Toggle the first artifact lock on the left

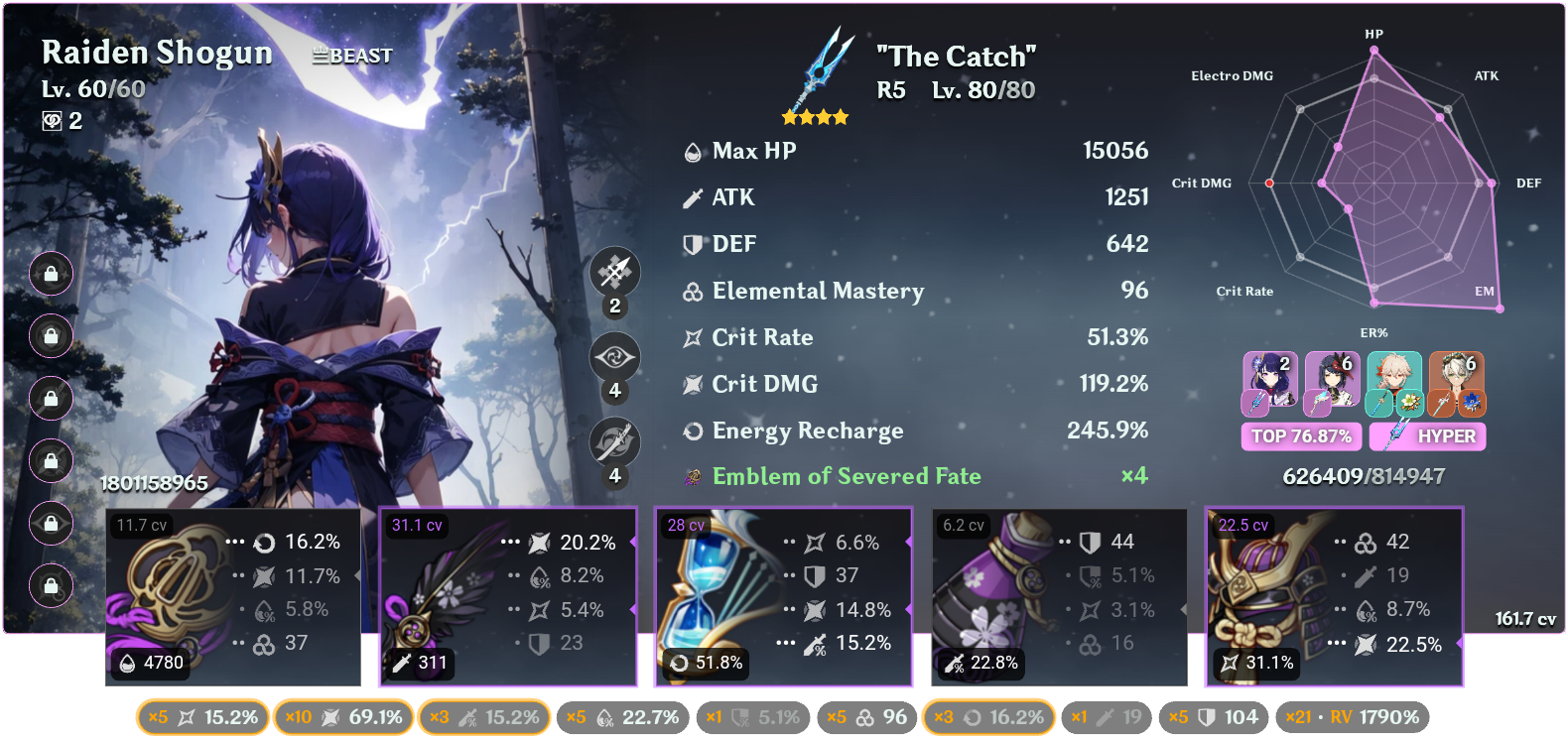(50, 274)
